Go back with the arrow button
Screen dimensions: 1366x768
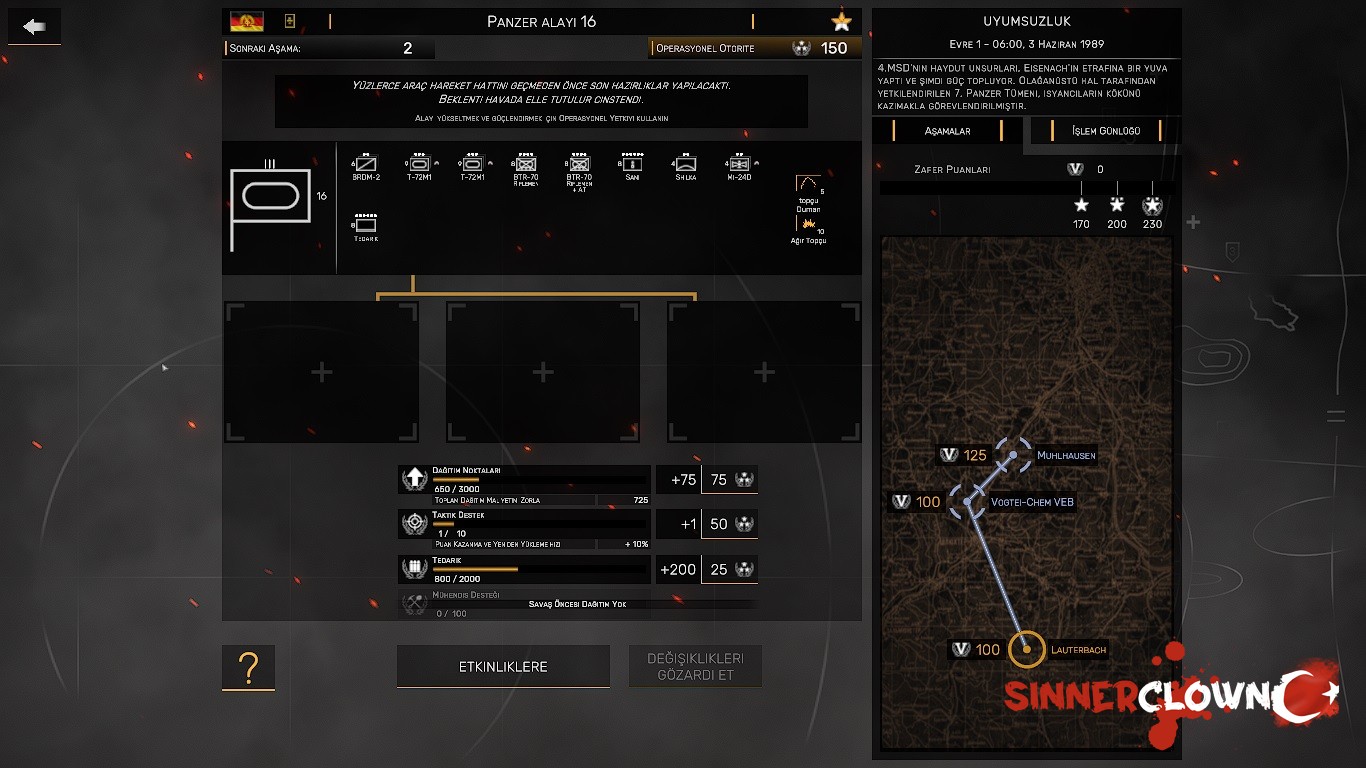pos(35,27)
